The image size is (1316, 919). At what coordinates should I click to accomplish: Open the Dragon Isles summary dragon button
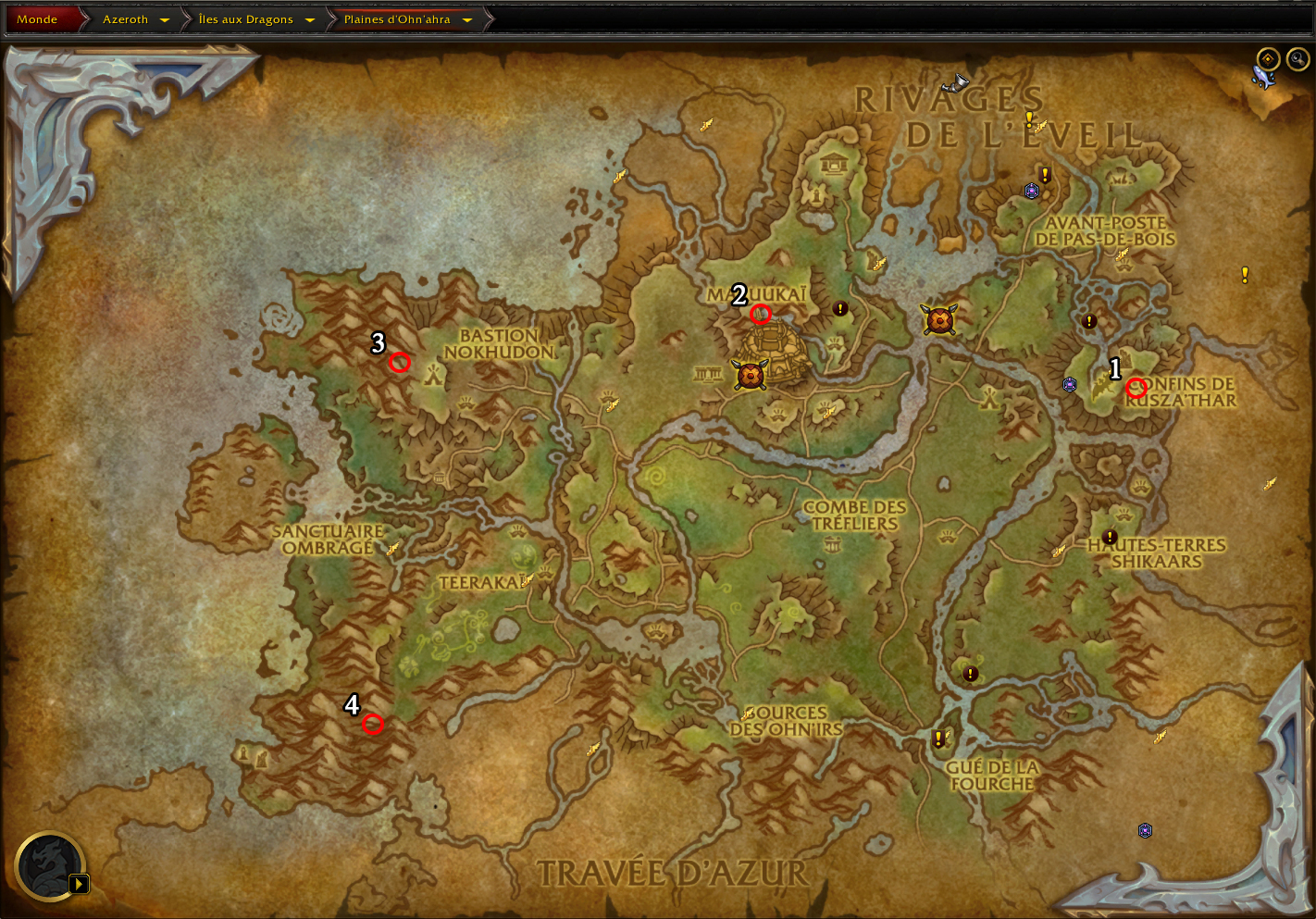[50, 866]
